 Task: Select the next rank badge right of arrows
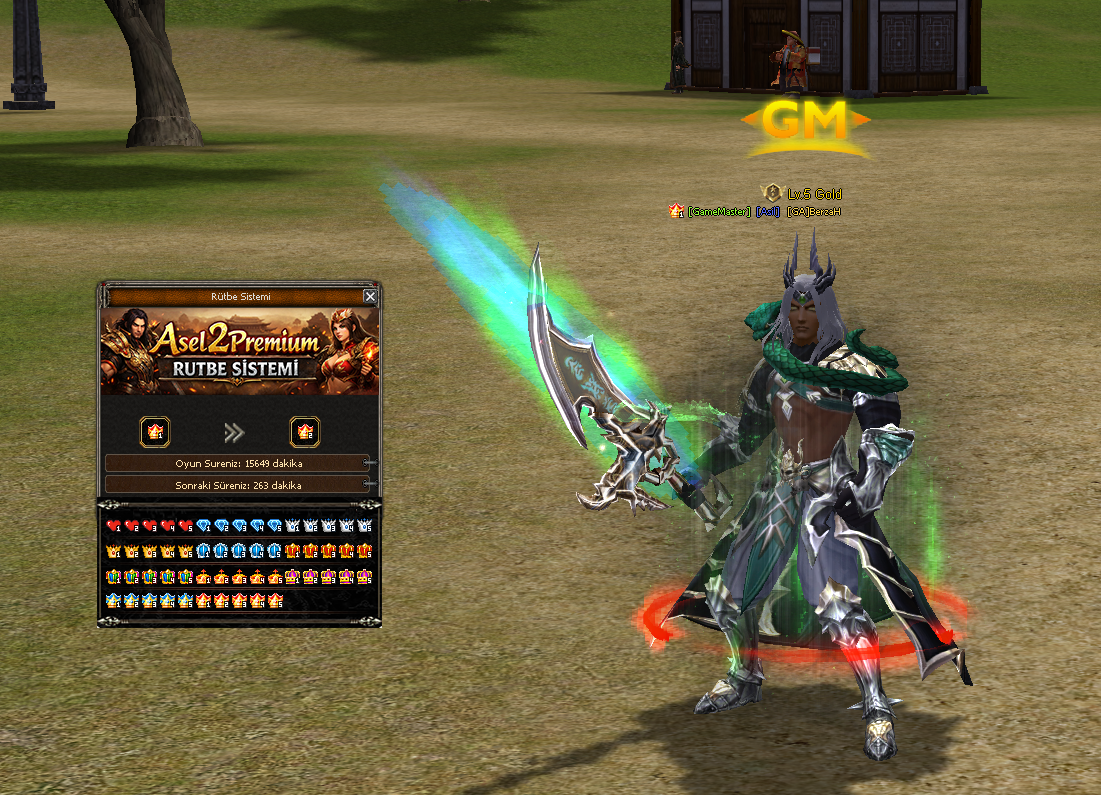(305, 432)
